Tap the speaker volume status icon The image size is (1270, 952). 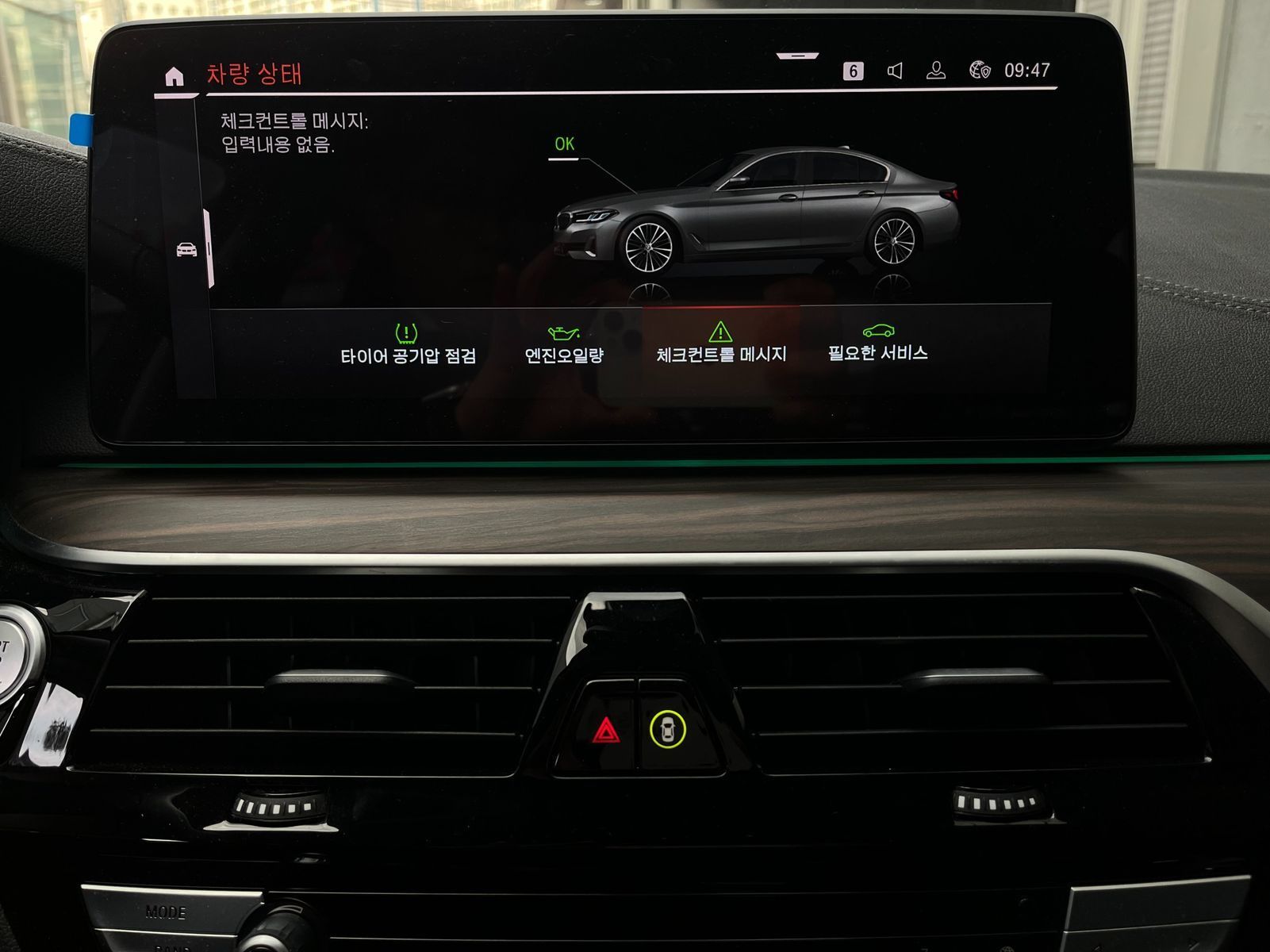click(x=895, y=71)
